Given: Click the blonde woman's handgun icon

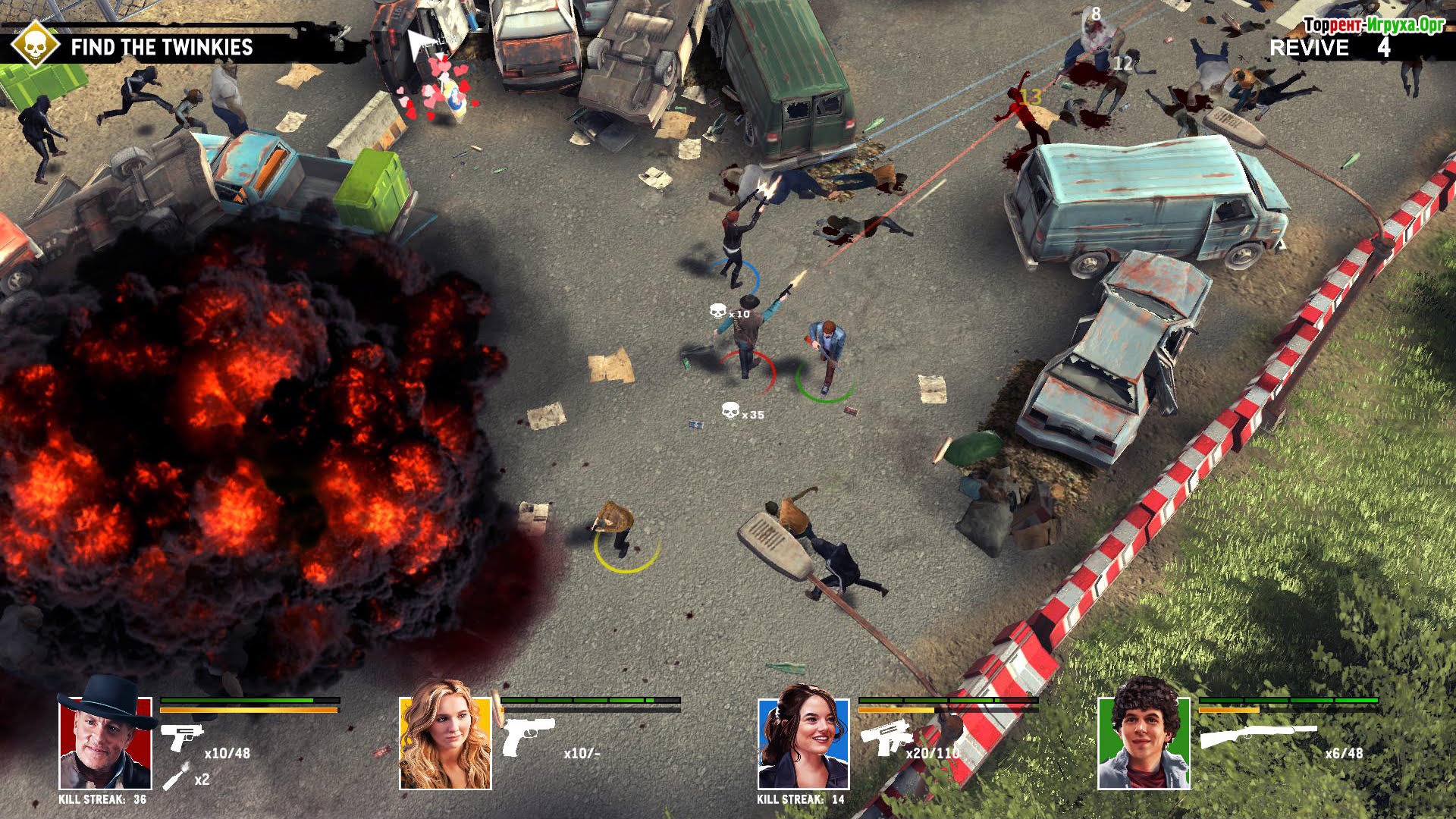Looking at the screenshot, I should (528, 736).
